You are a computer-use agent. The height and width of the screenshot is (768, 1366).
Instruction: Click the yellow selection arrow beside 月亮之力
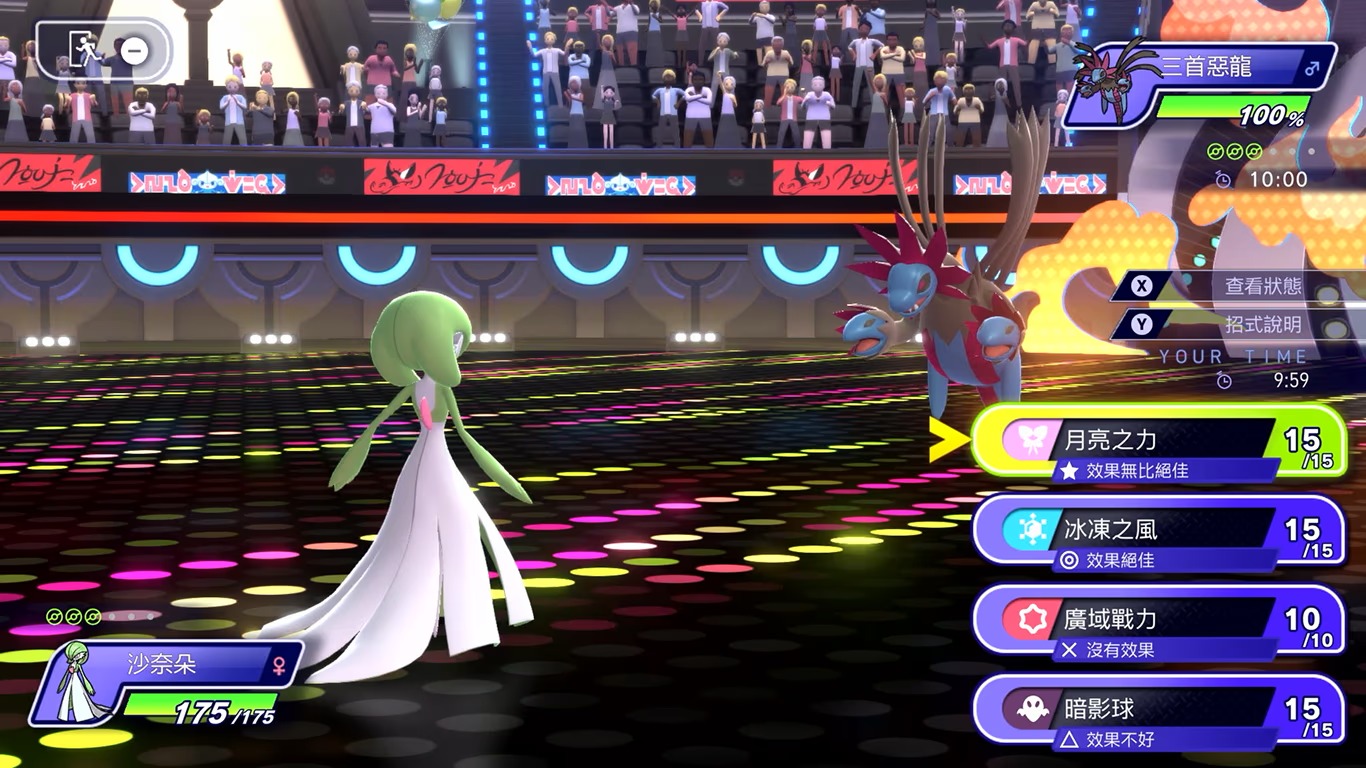coord(947,438)
